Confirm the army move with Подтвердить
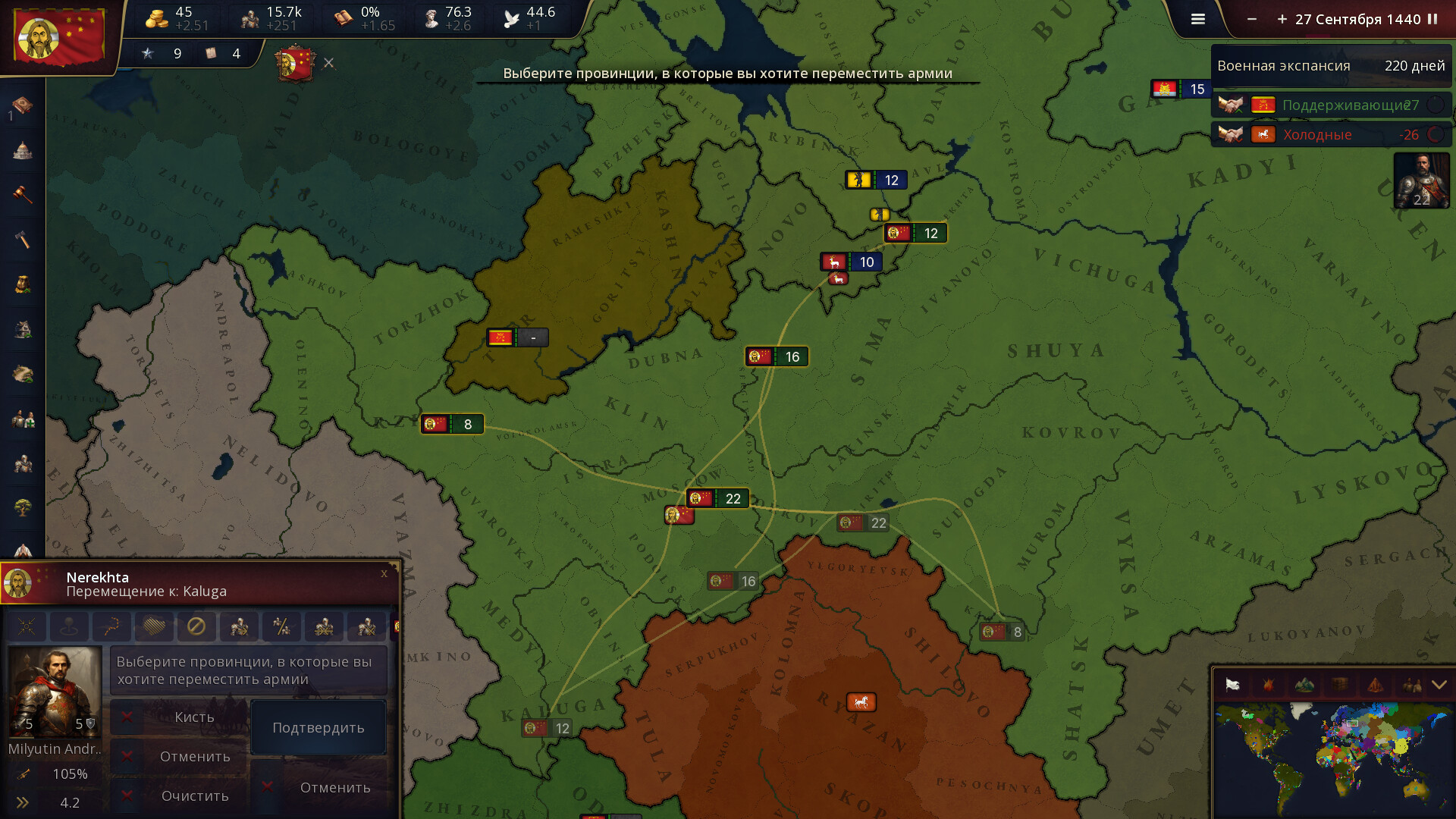Viewport: 1456px width, 819px height. pyautogui.click(x=318, y=727)
